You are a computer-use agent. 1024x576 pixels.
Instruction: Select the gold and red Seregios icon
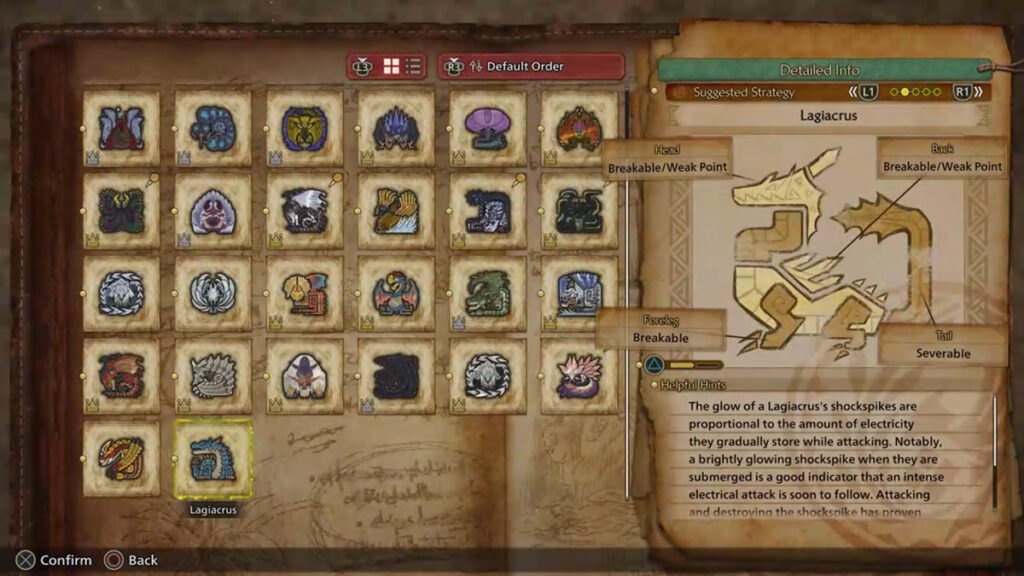(x=121, y=459)
